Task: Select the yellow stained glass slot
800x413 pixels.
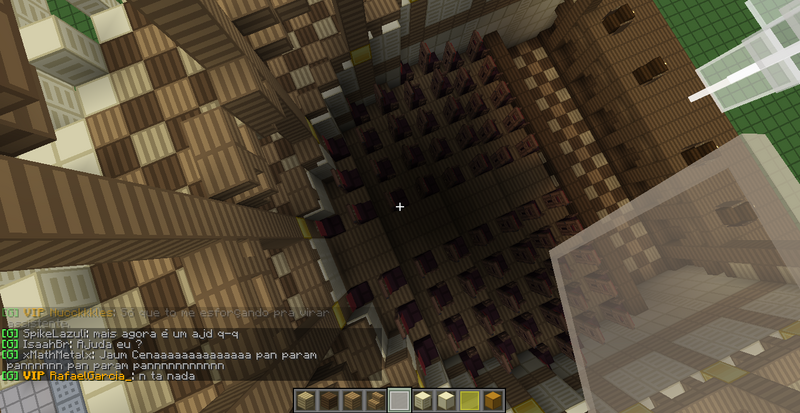Action: coord(469,401)
